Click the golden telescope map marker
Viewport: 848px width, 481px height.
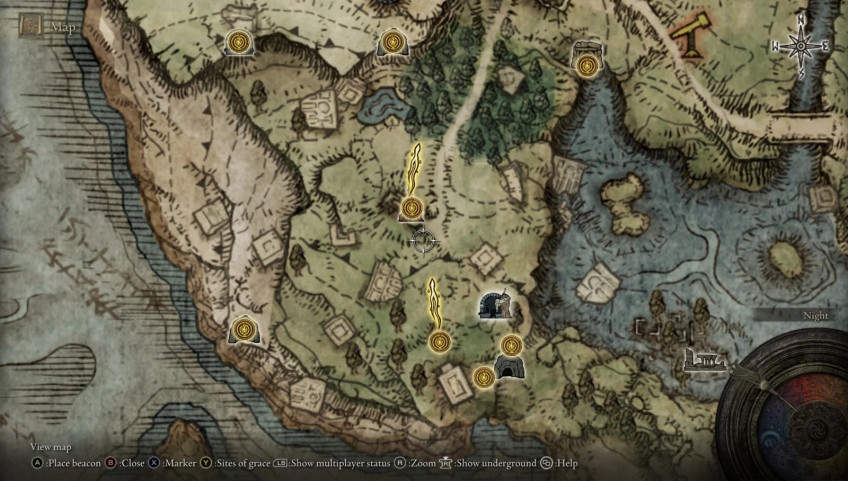click(690, 37)
